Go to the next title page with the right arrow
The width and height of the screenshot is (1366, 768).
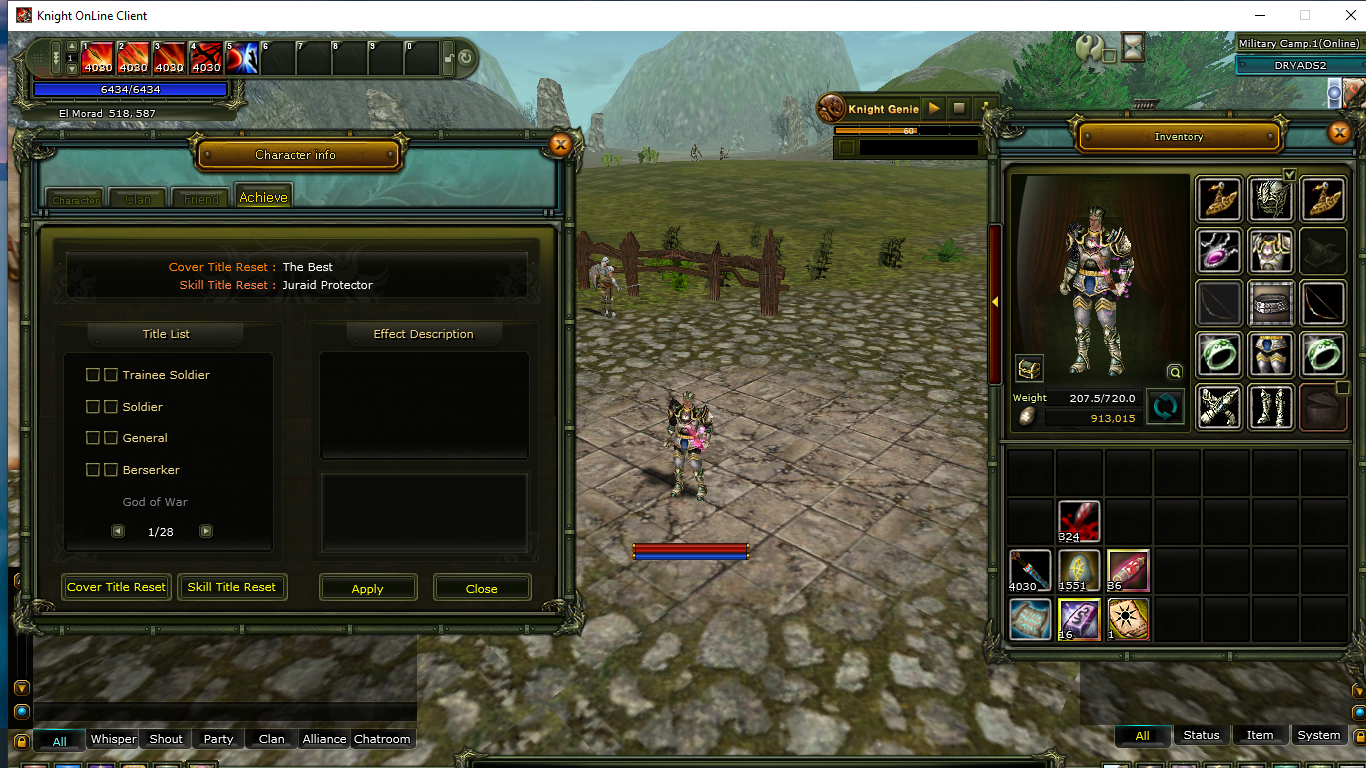(206, 531)
